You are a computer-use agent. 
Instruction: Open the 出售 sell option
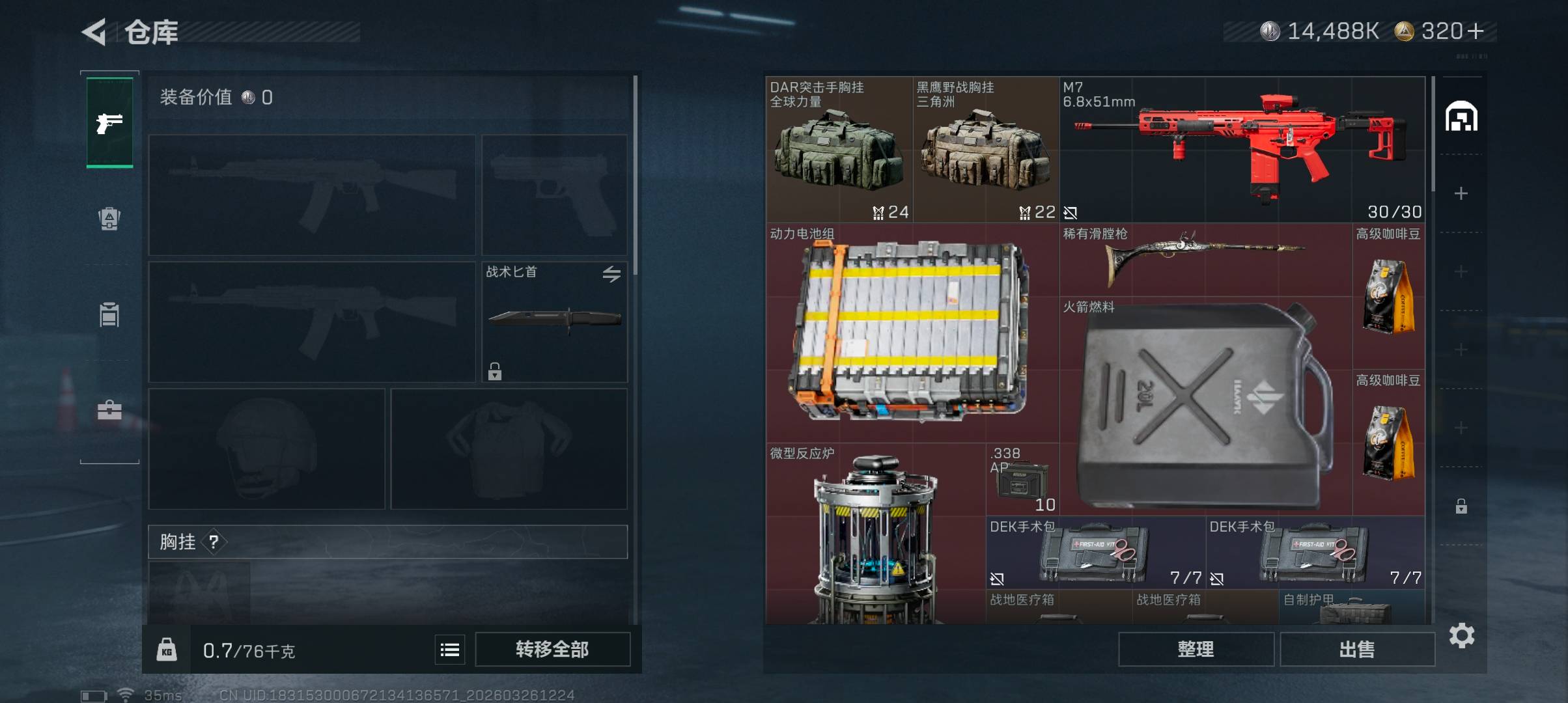[1357, 649]
